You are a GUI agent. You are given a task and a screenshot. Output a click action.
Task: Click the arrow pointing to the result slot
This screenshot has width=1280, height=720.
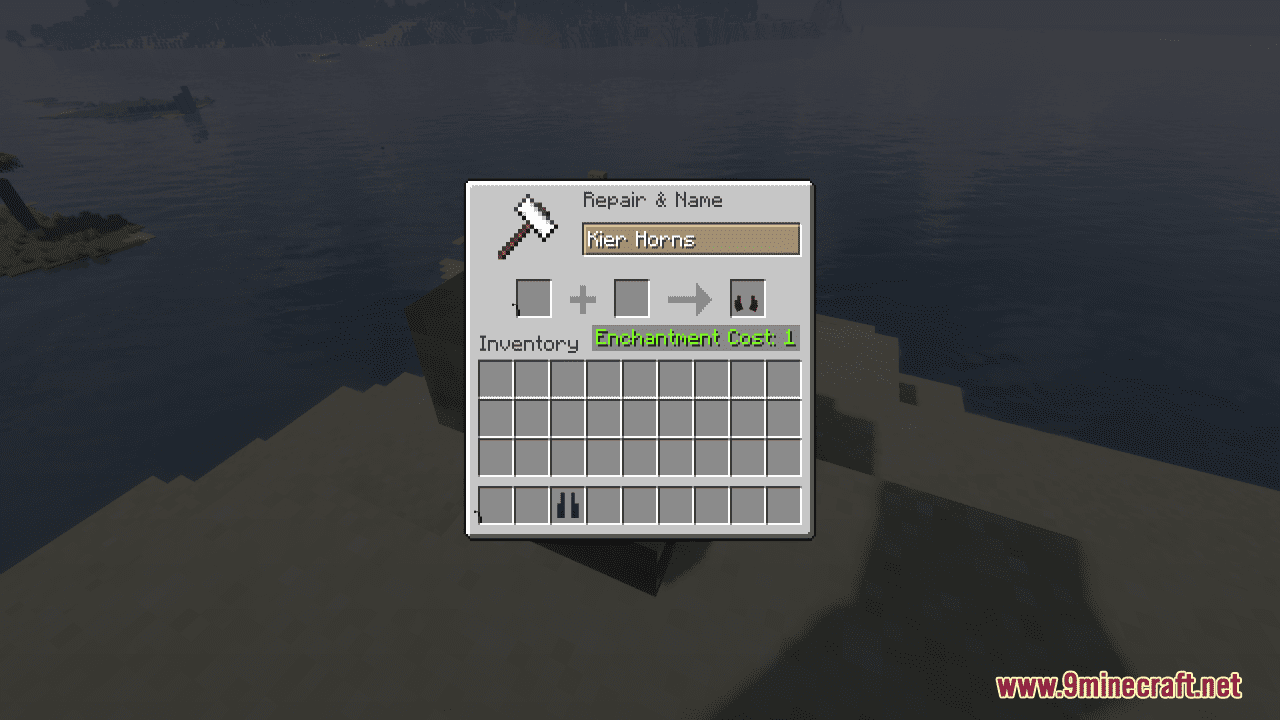click(x=687, y=298)
